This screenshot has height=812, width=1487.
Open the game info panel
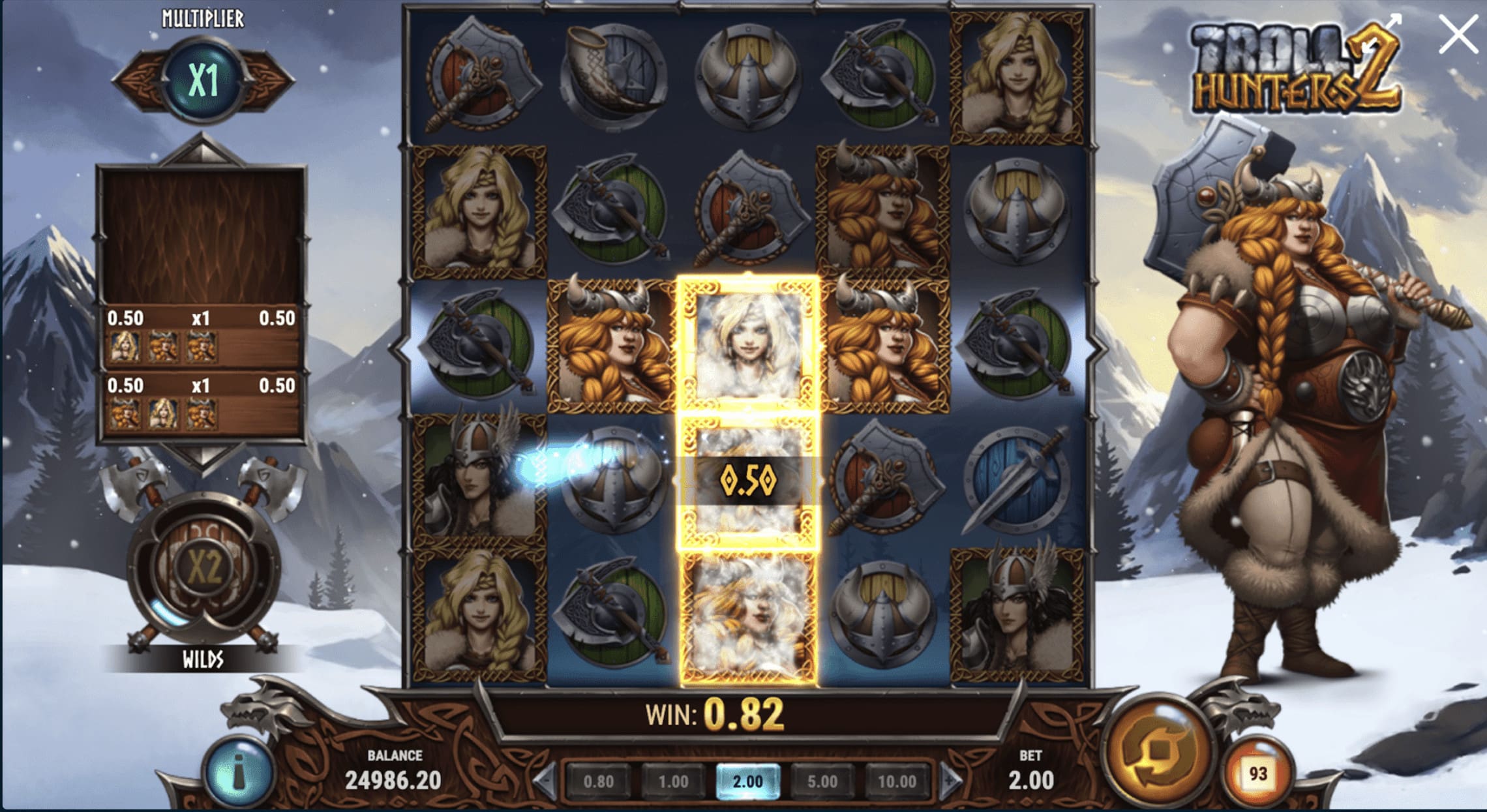[239, 774]
